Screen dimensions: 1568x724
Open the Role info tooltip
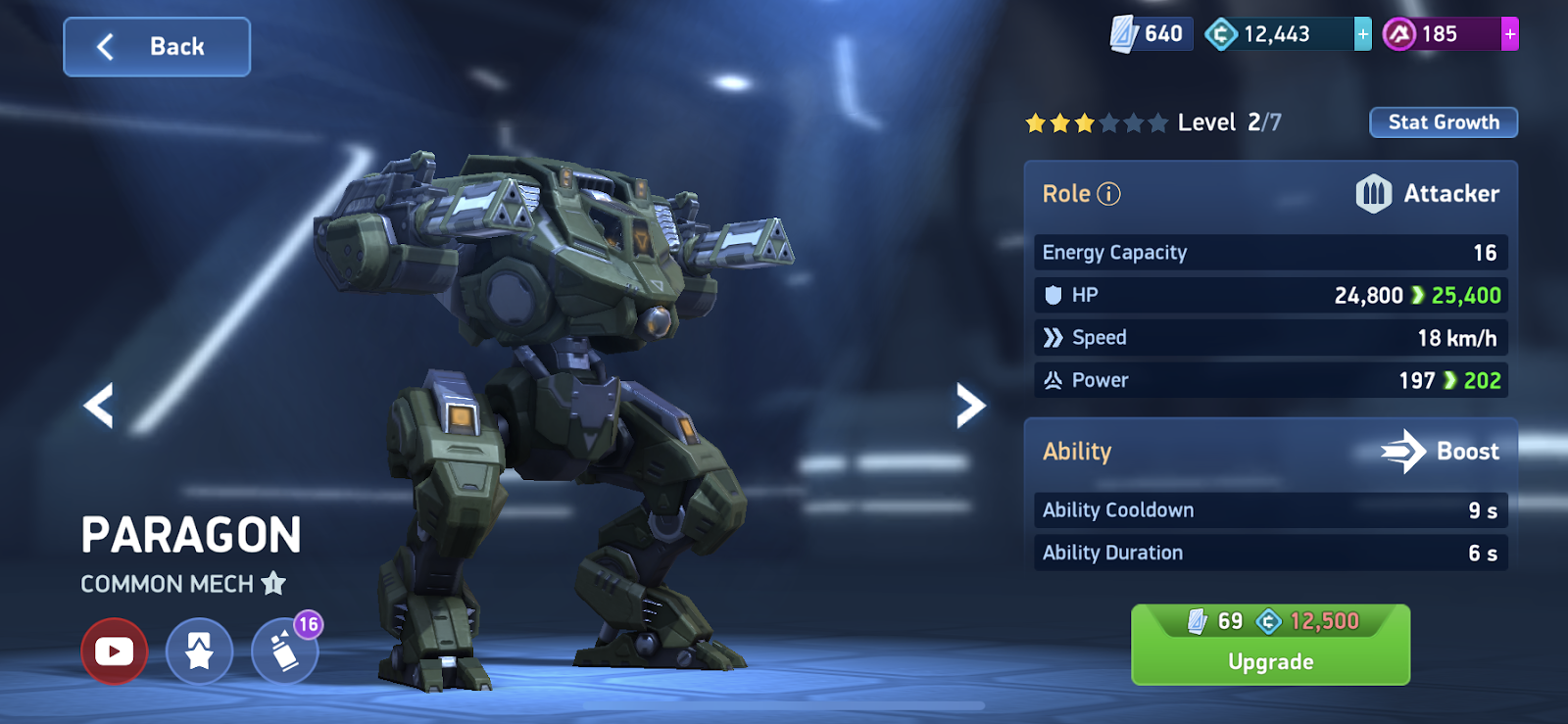1108,193
